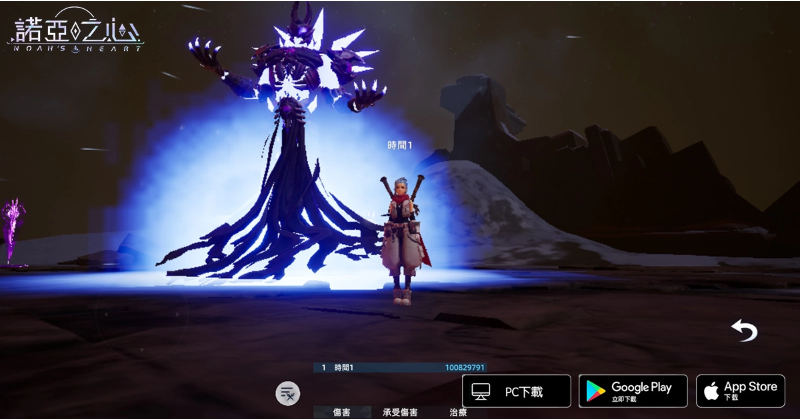Click the Noah's Heart logo

tap(75, 30)
